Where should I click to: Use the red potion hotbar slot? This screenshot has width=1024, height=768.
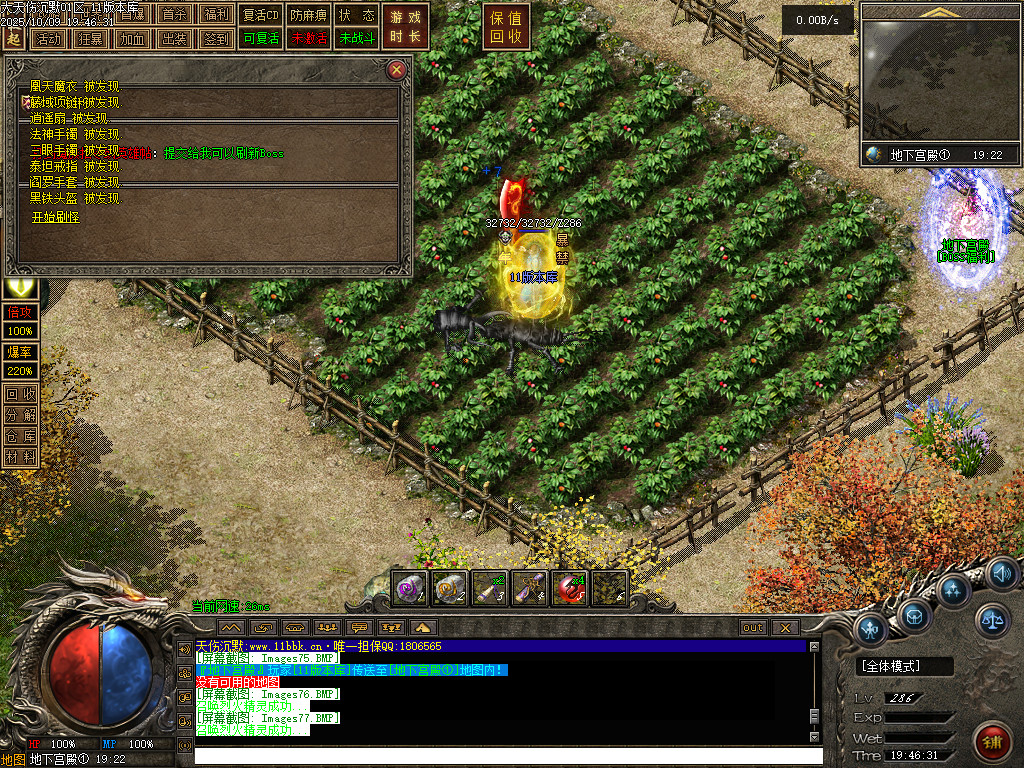click(570, 588)
